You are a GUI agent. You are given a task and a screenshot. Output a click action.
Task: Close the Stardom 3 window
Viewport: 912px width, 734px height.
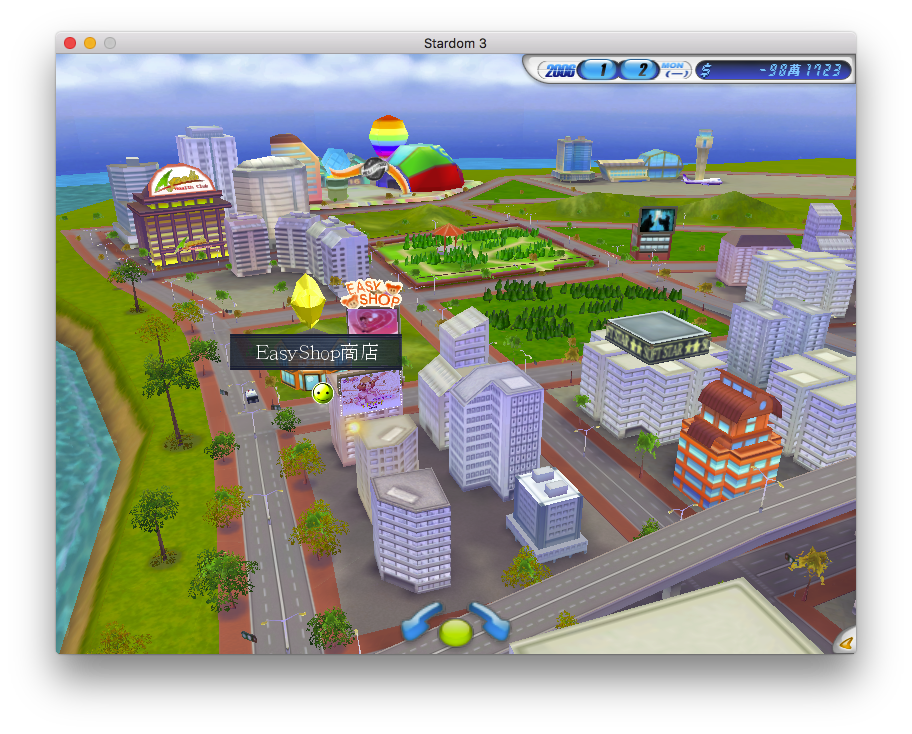coord(70,43)
